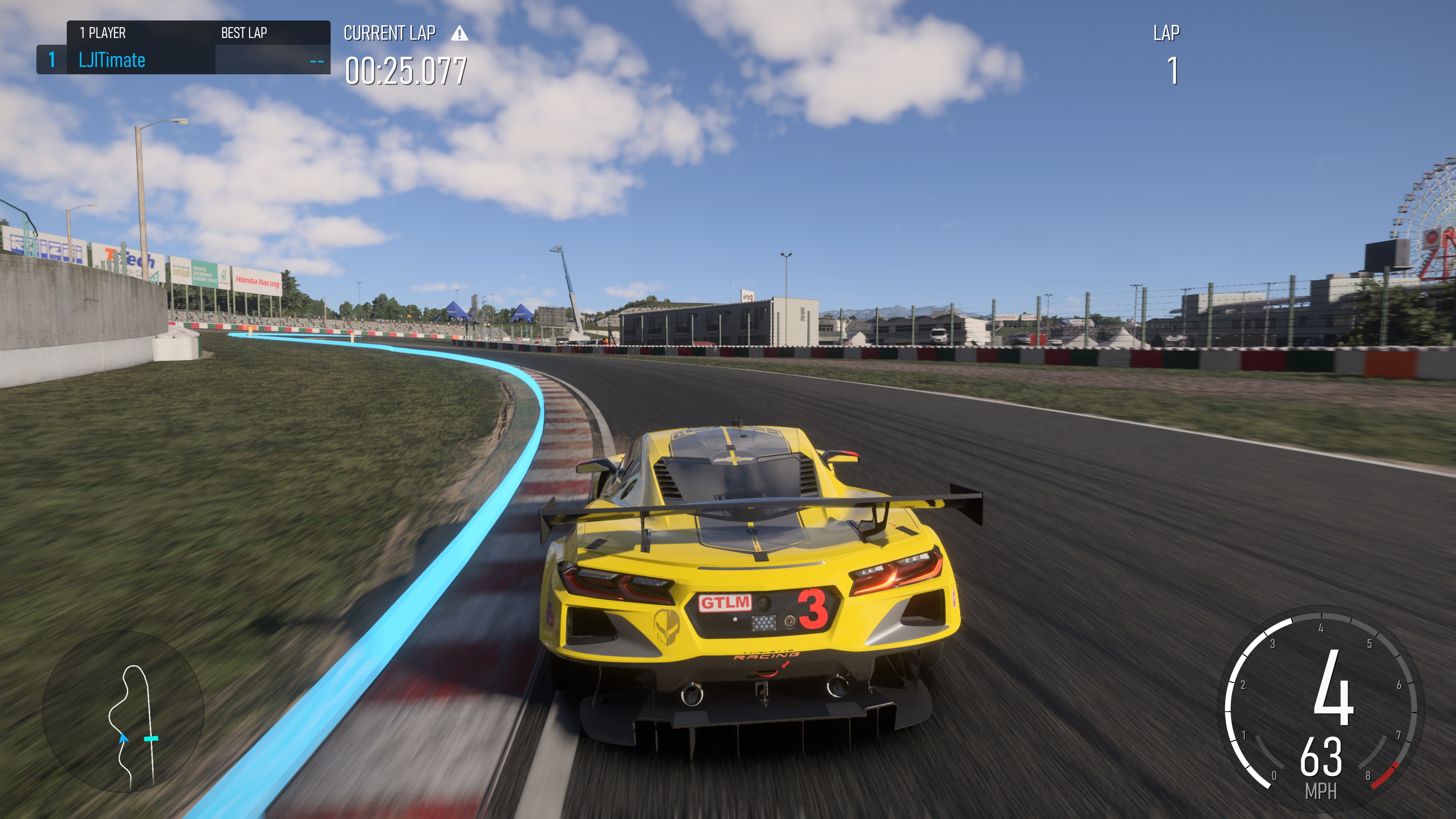Viewport: 1456px width, 819px height.
Task: Click the circular track minimap
Action: coord(123,712)
